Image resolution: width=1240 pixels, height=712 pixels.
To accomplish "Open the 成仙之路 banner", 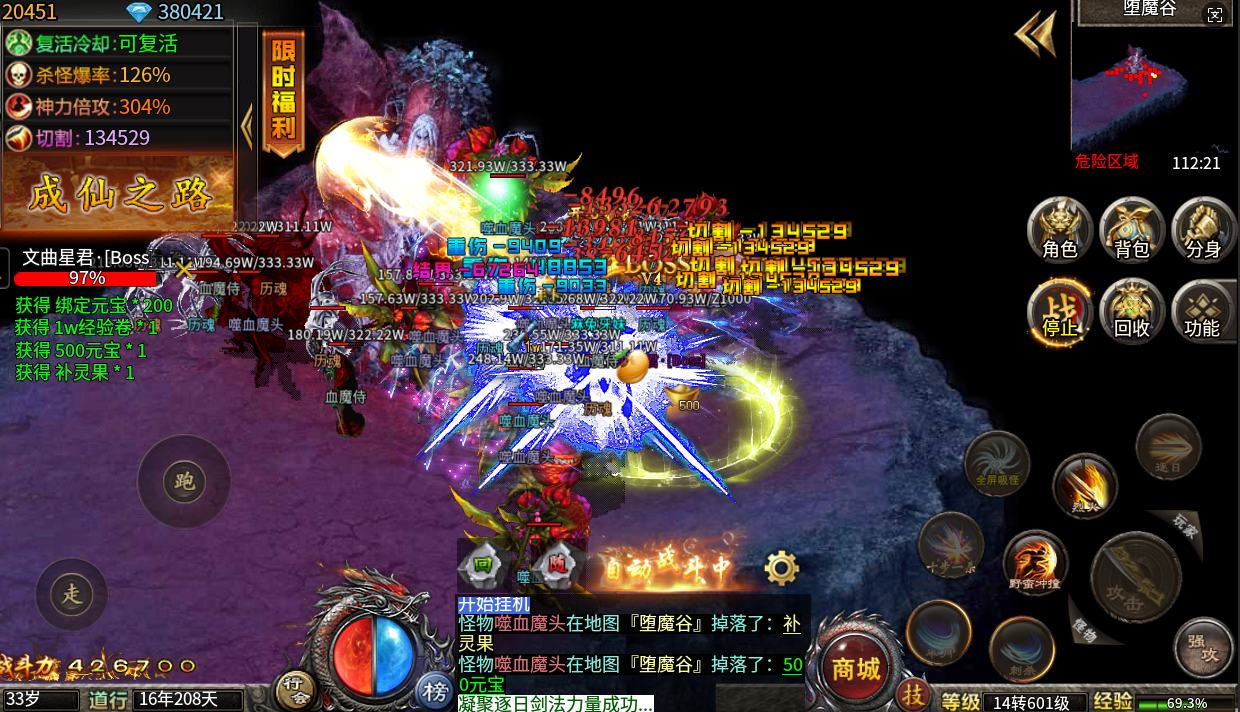I will click(x=120, y=194).
